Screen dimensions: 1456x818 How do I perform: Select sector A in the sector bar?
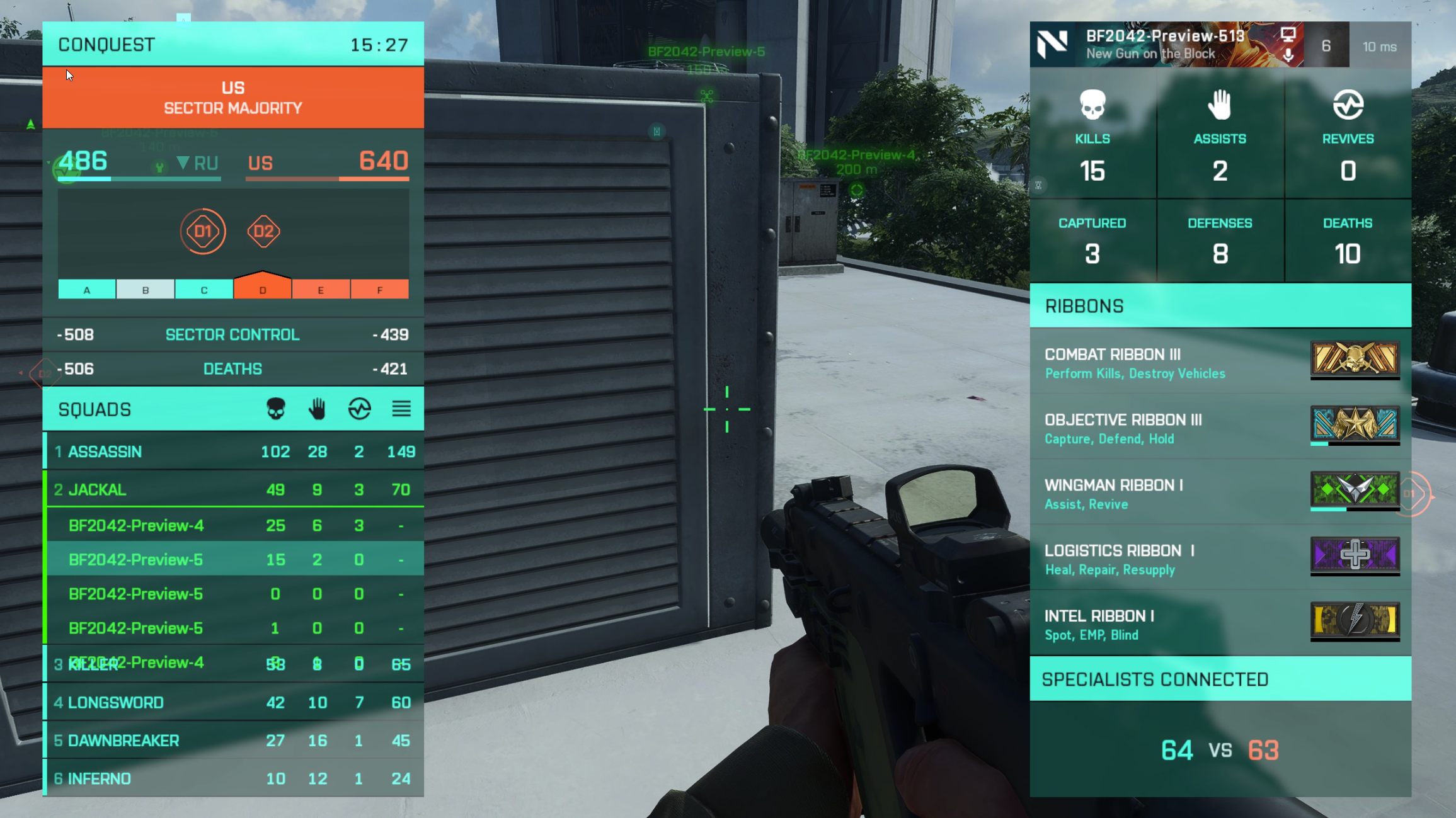coord(87,290)
